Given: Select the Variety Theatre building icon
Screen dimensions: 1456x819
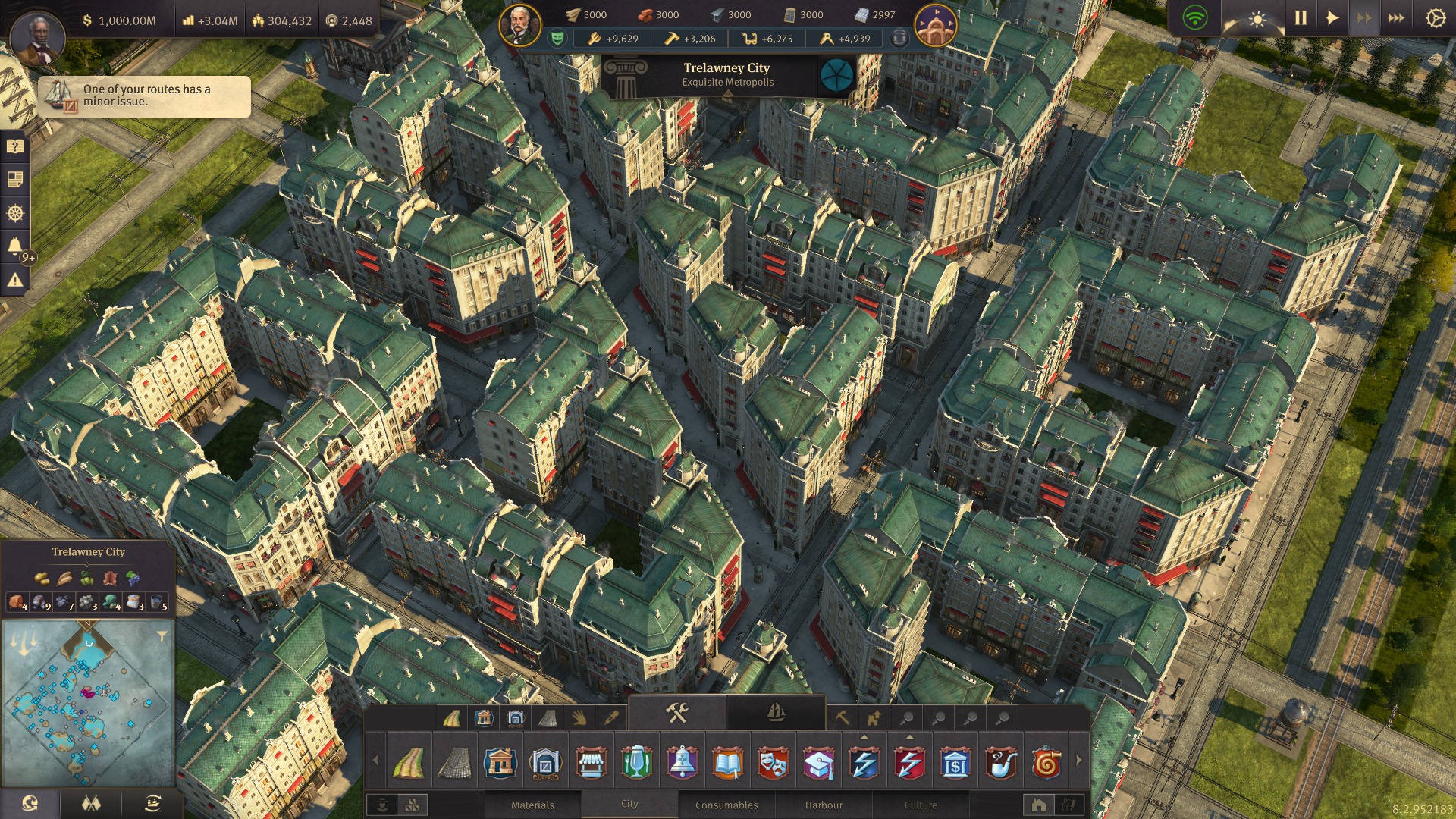Looking at the screenshot, I should (774, 763).
